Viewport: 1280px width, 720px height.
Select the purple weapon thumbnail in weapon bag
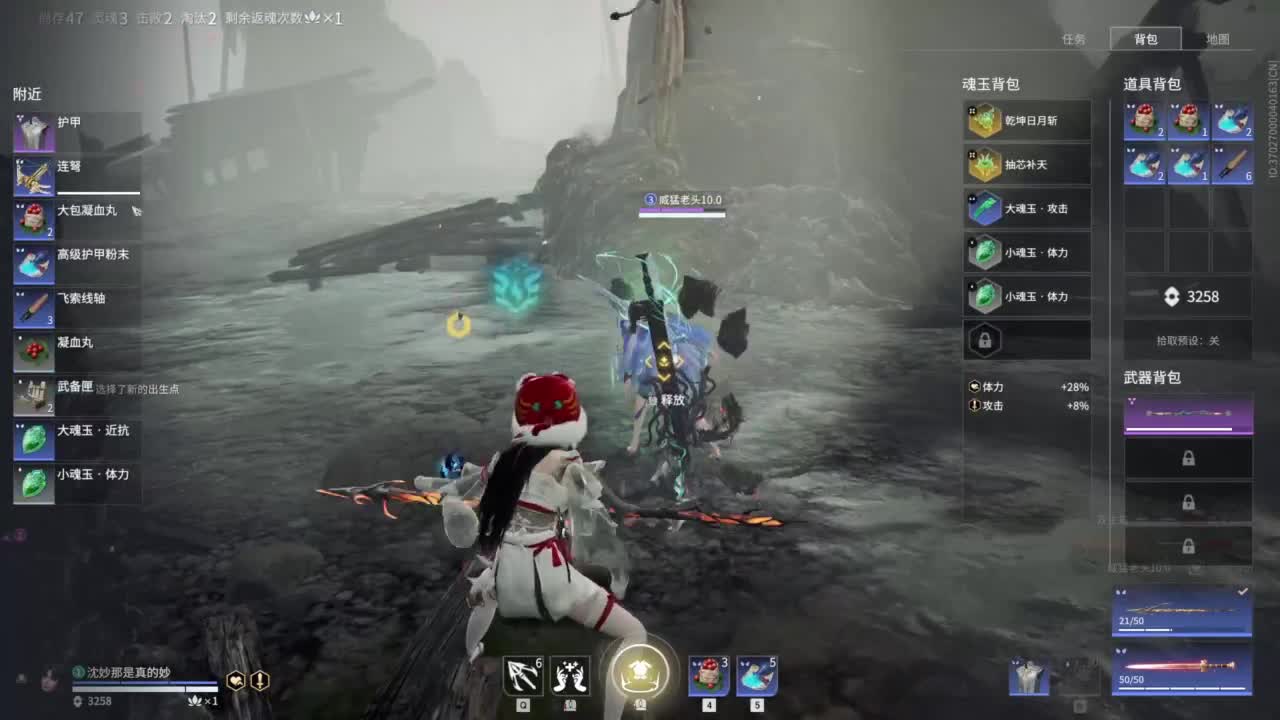[1188, 410]
